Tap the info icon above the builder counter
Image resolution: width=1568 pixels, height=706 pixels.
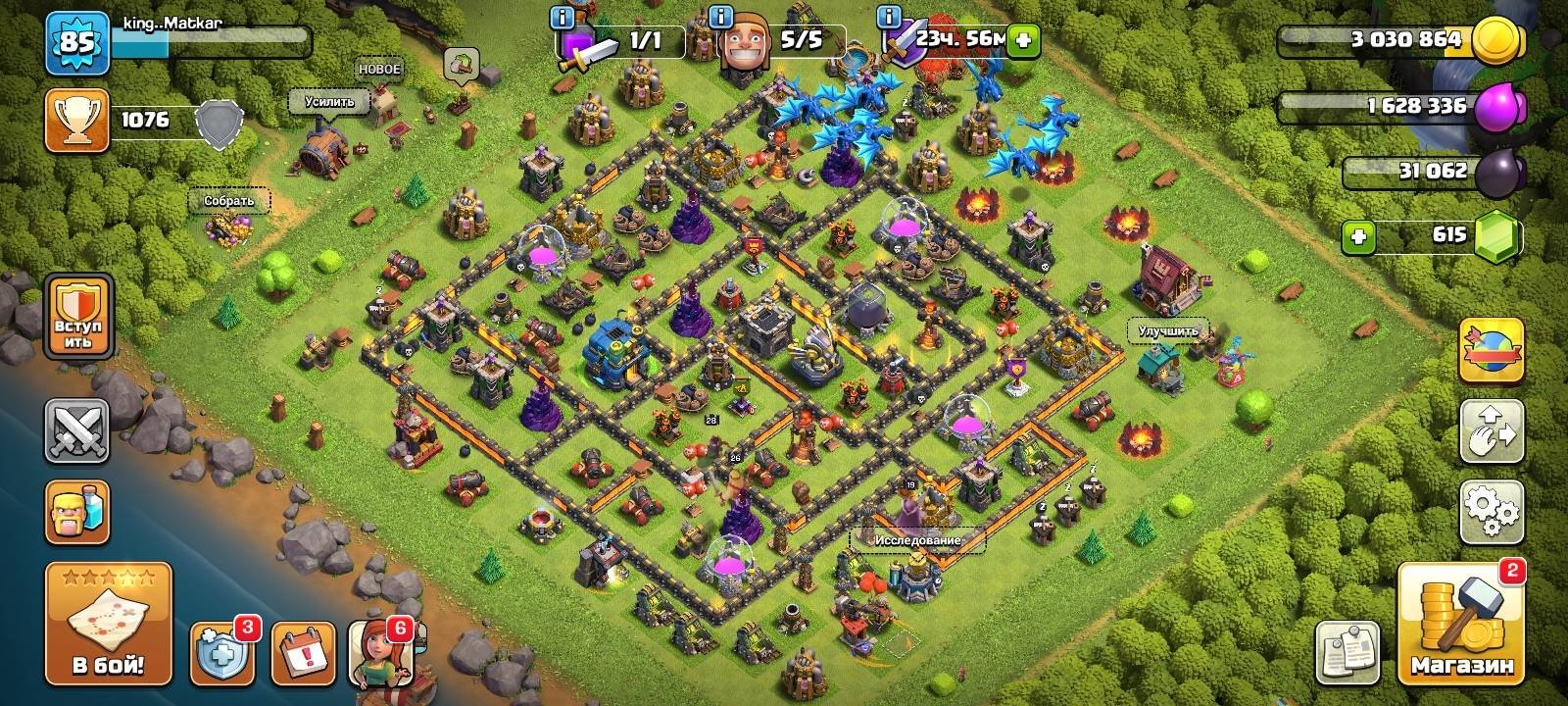tap(720, 16)
